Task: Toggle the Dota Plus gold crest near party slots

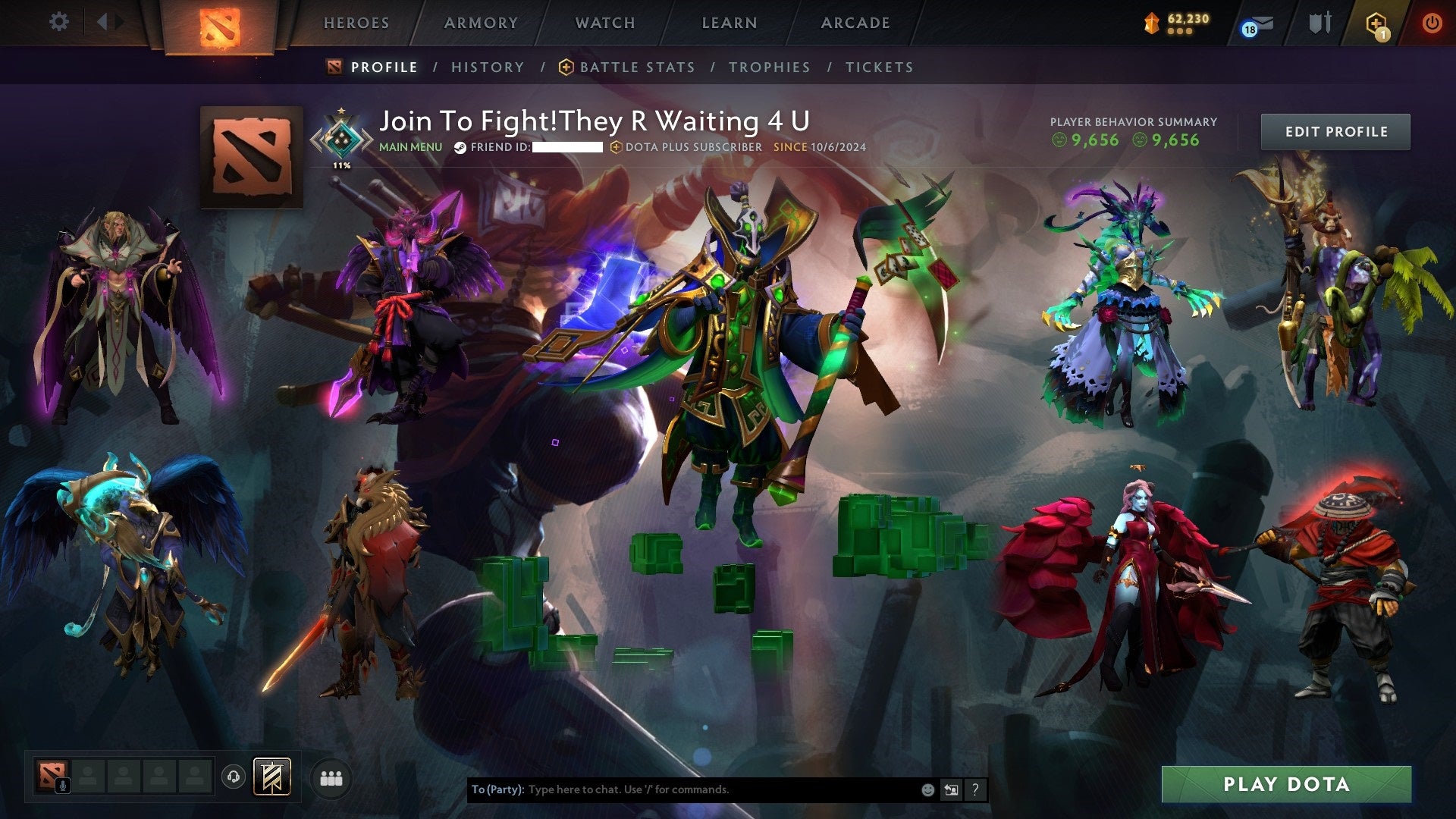Action: pos(271,776)
